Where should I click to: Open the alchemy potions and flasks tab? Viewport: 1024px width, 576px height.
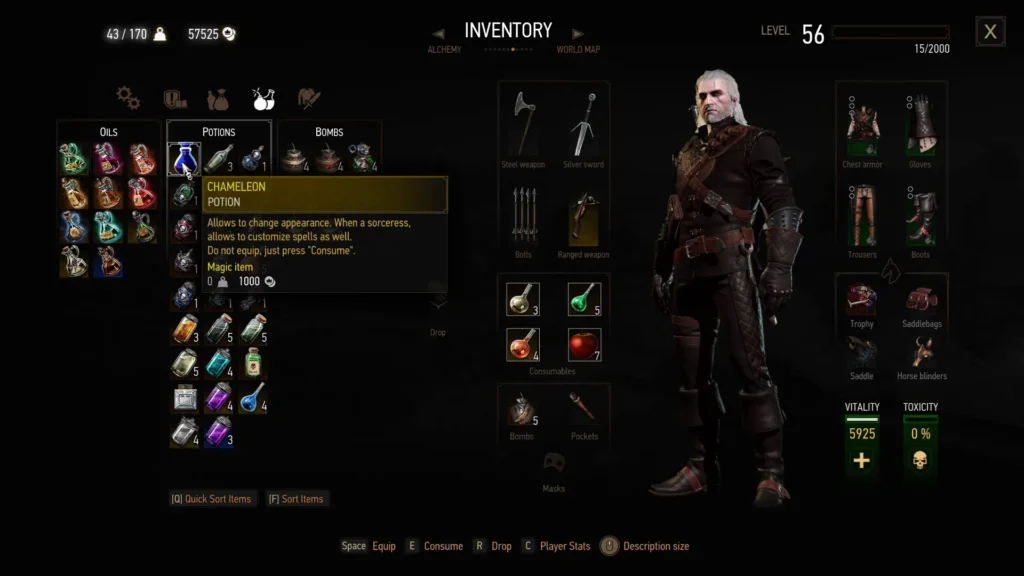point(264,98)
